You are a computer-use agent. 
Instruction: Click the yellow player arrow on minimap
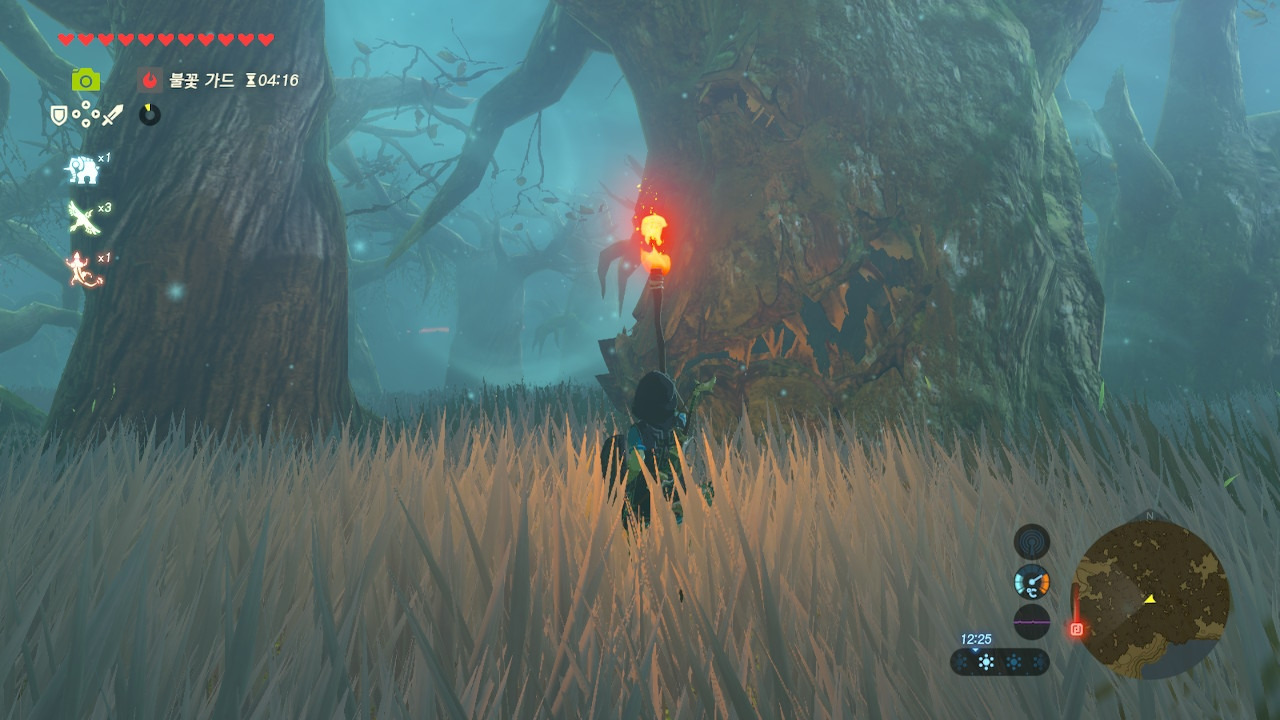(1150, 598)
